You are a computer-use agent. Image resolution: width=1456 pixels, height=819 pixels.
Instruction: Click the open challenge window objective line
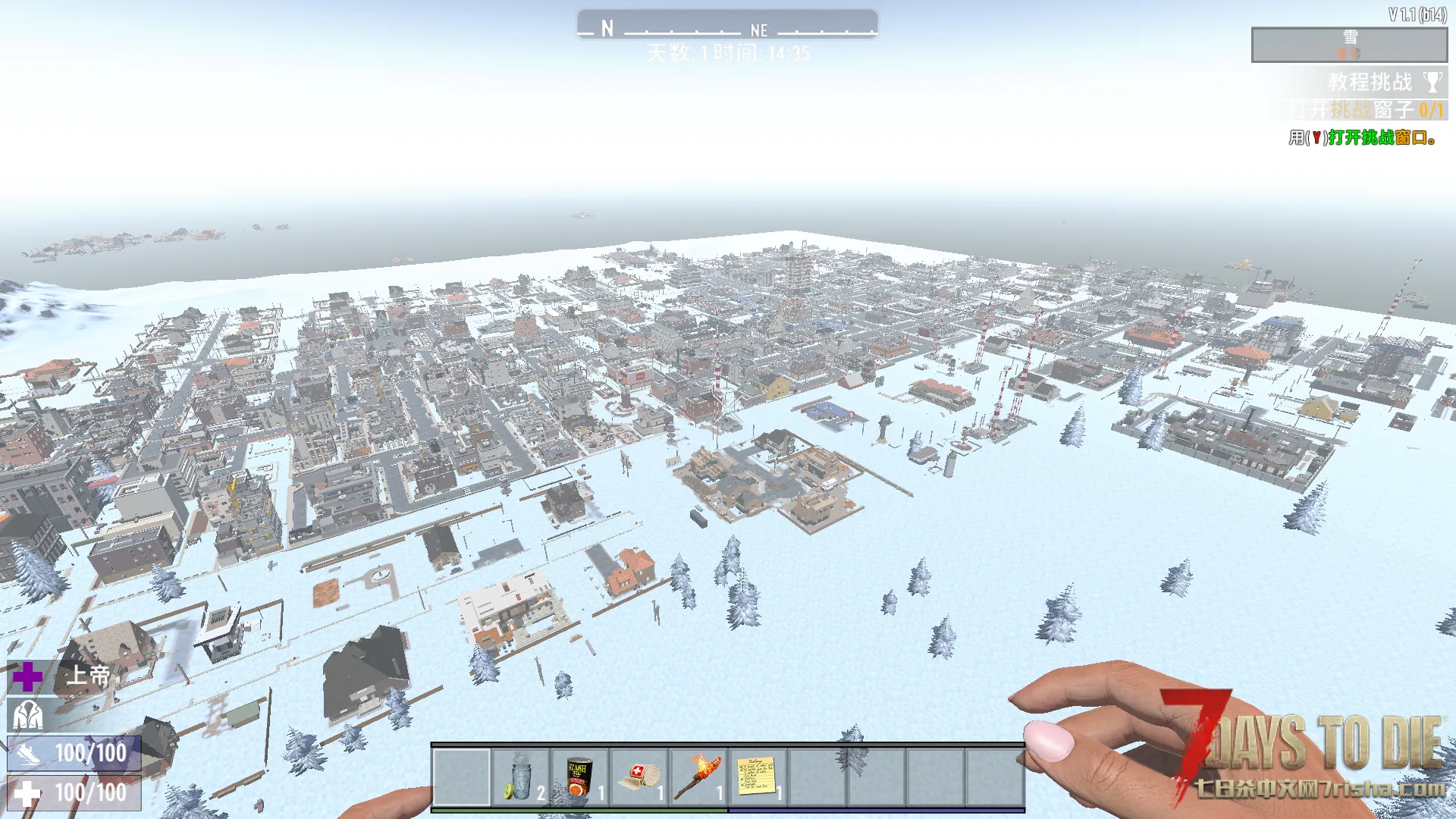point(1365,110)
